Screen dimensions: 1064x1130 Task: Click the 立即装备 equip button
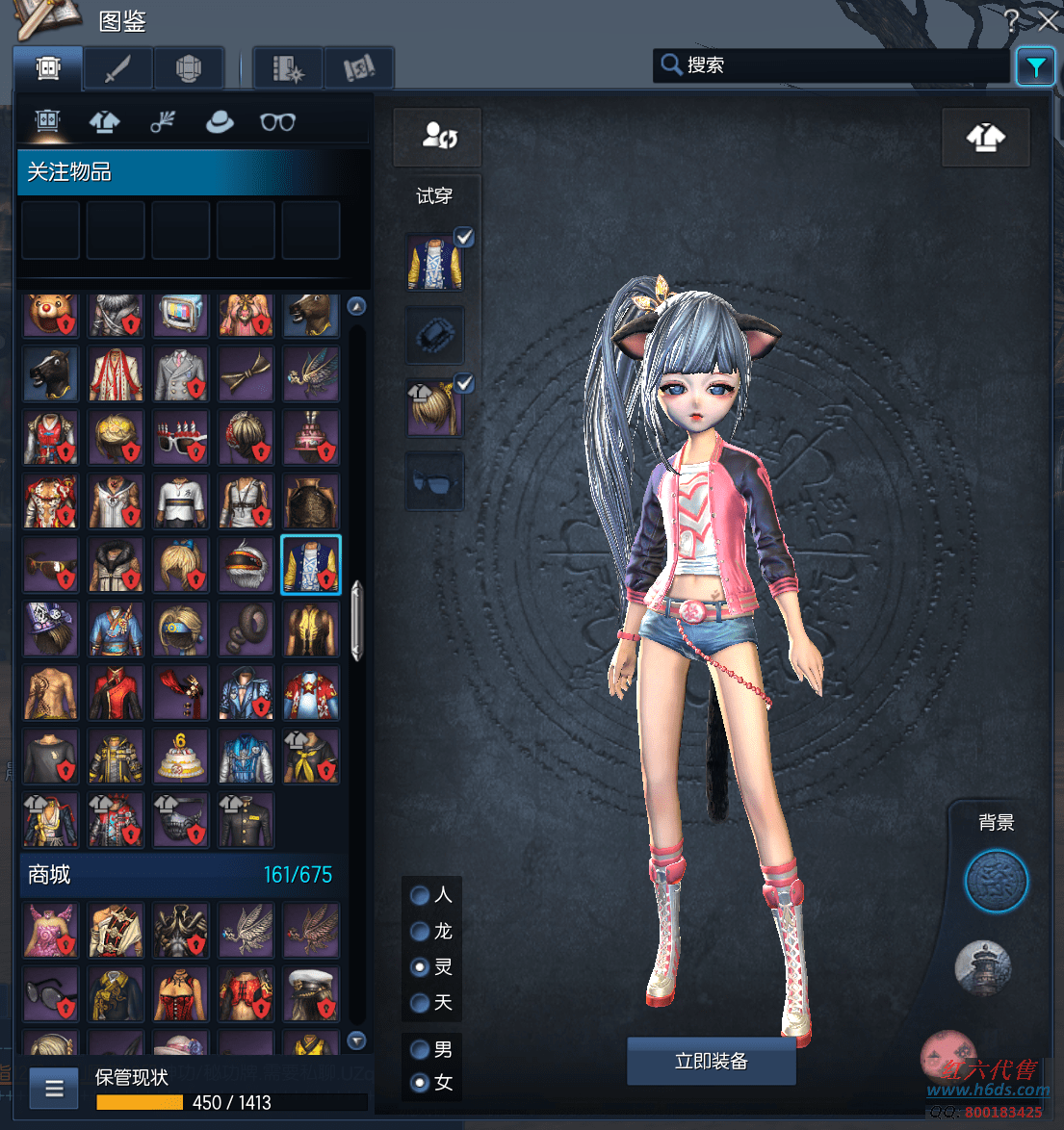coord(711,1061)
